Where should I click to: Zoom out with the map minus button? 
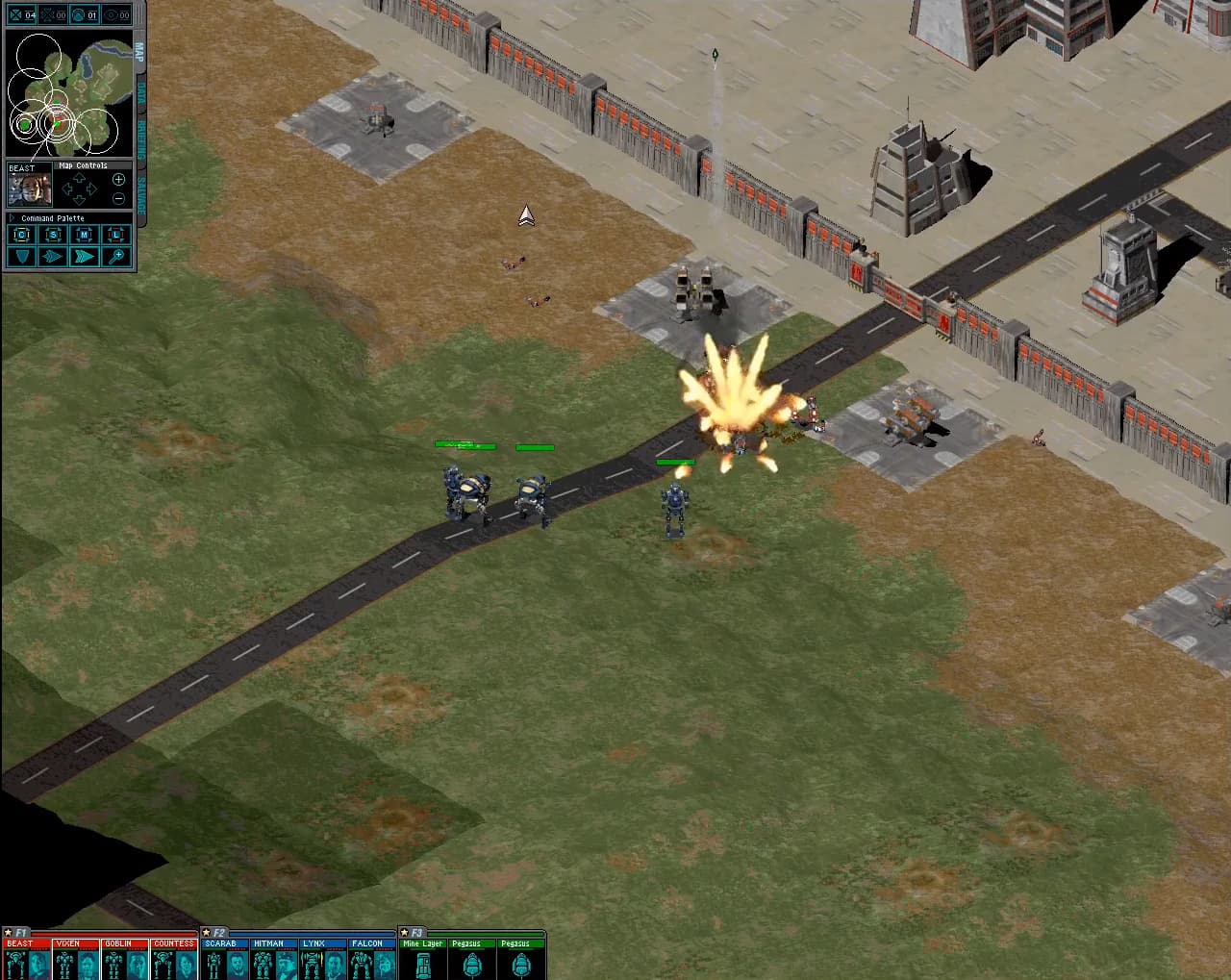tap(118, 198)
